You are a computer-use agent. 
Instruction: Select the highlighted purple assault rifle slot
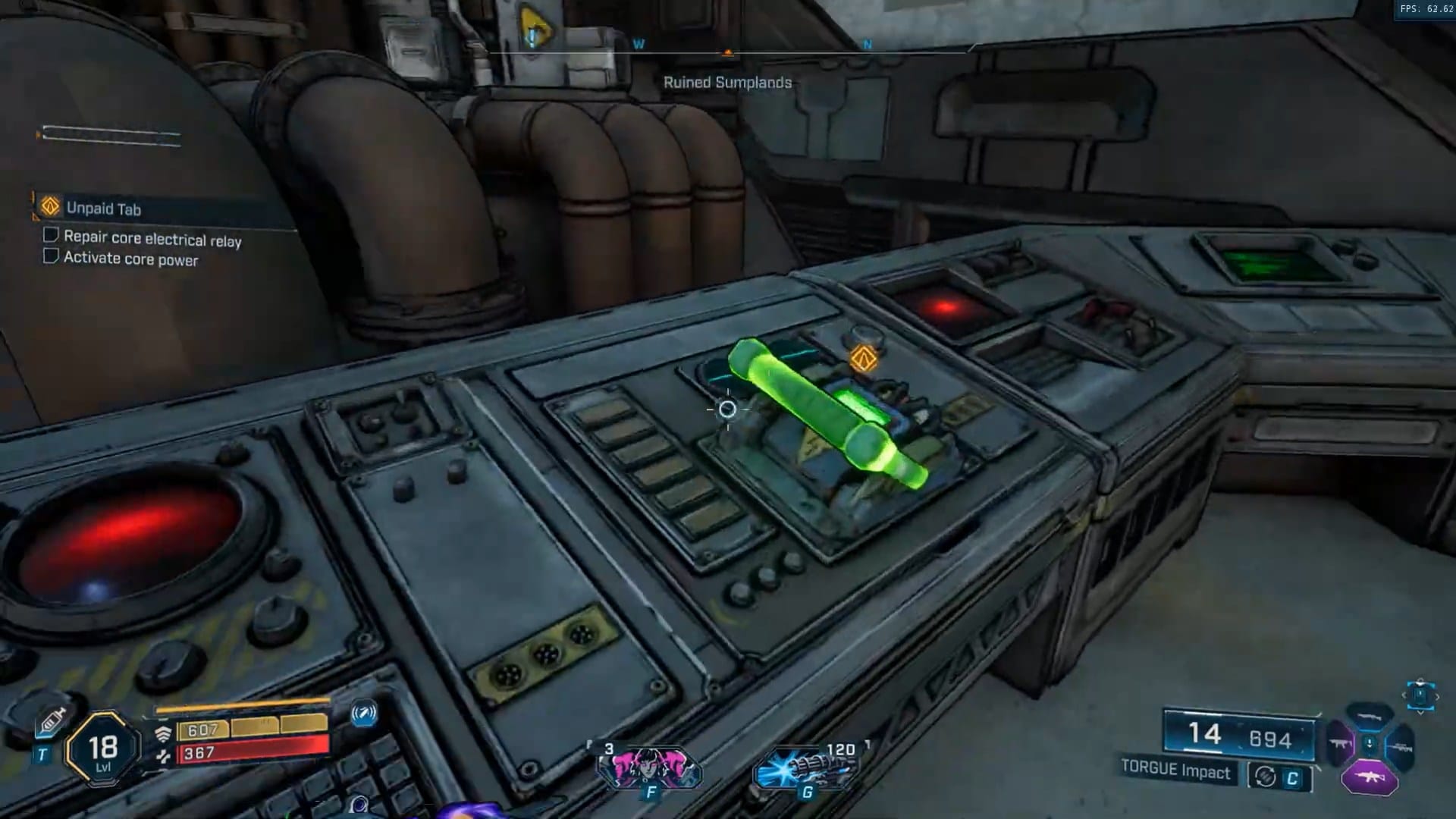coord(1370,777)
